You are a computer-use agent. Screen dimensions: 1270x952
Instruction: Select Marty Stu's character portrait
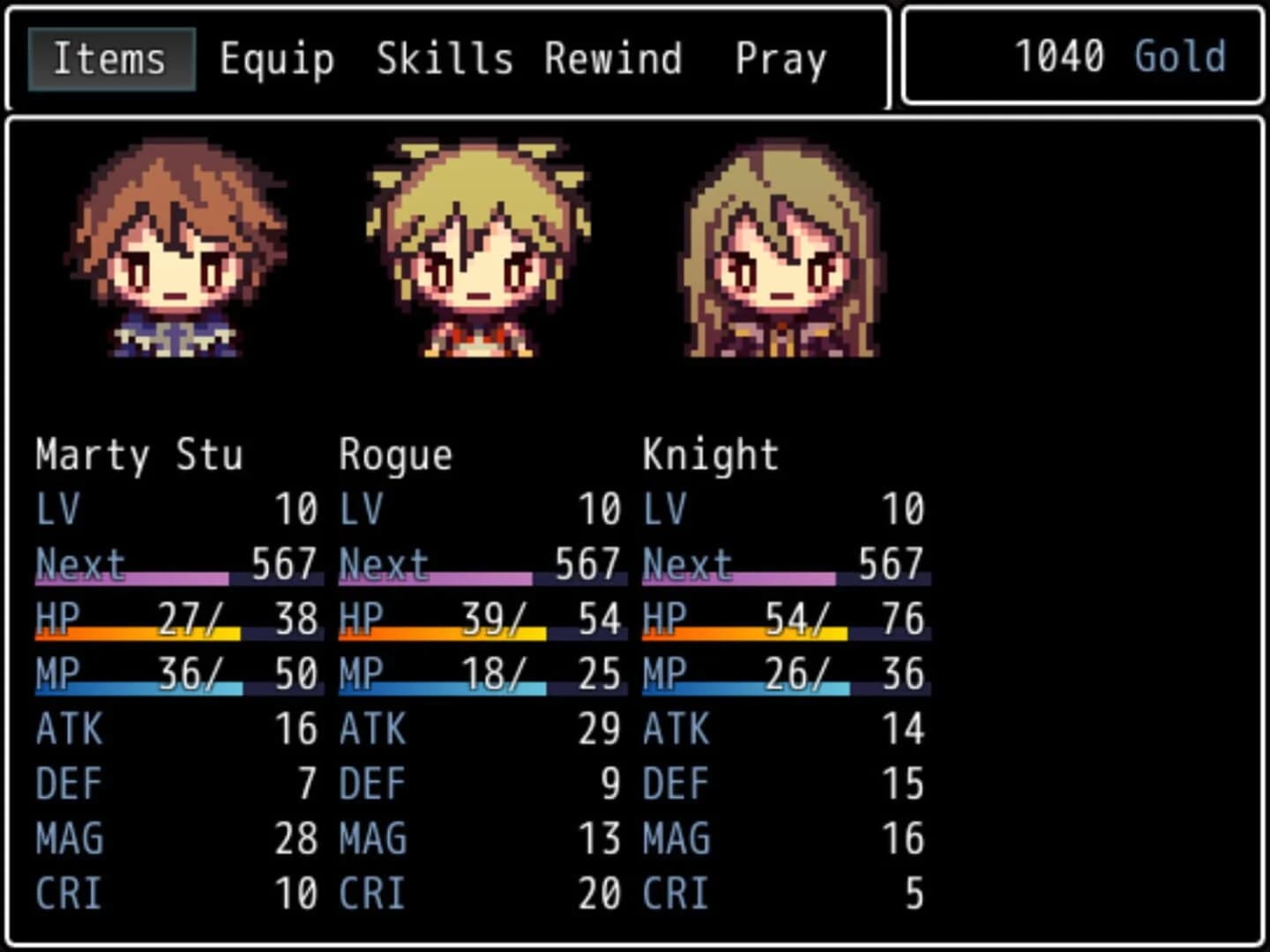(x=175, y=256)
